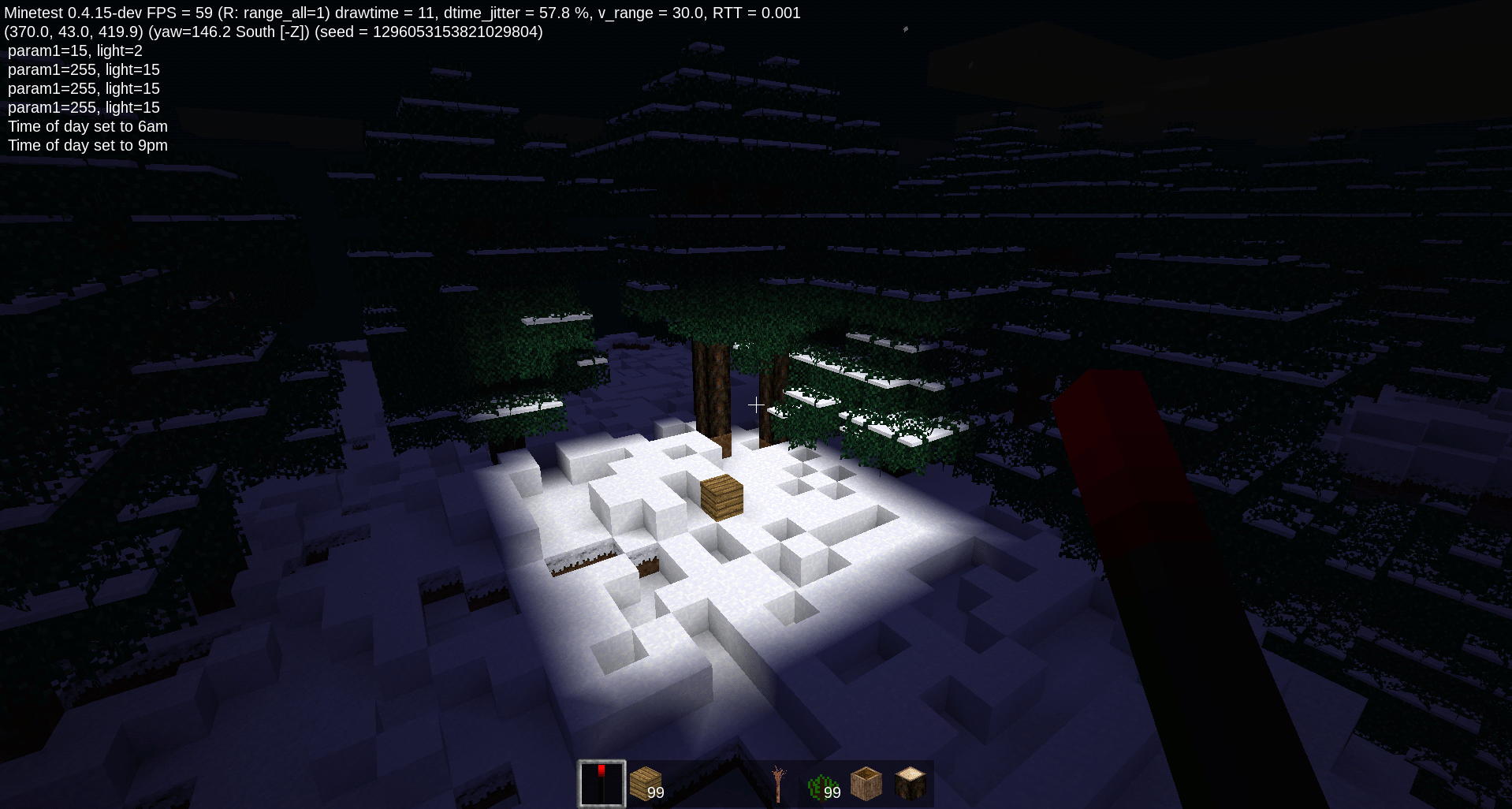Click the crosshair at screen center
The image size is (1512, 809).
755,404
